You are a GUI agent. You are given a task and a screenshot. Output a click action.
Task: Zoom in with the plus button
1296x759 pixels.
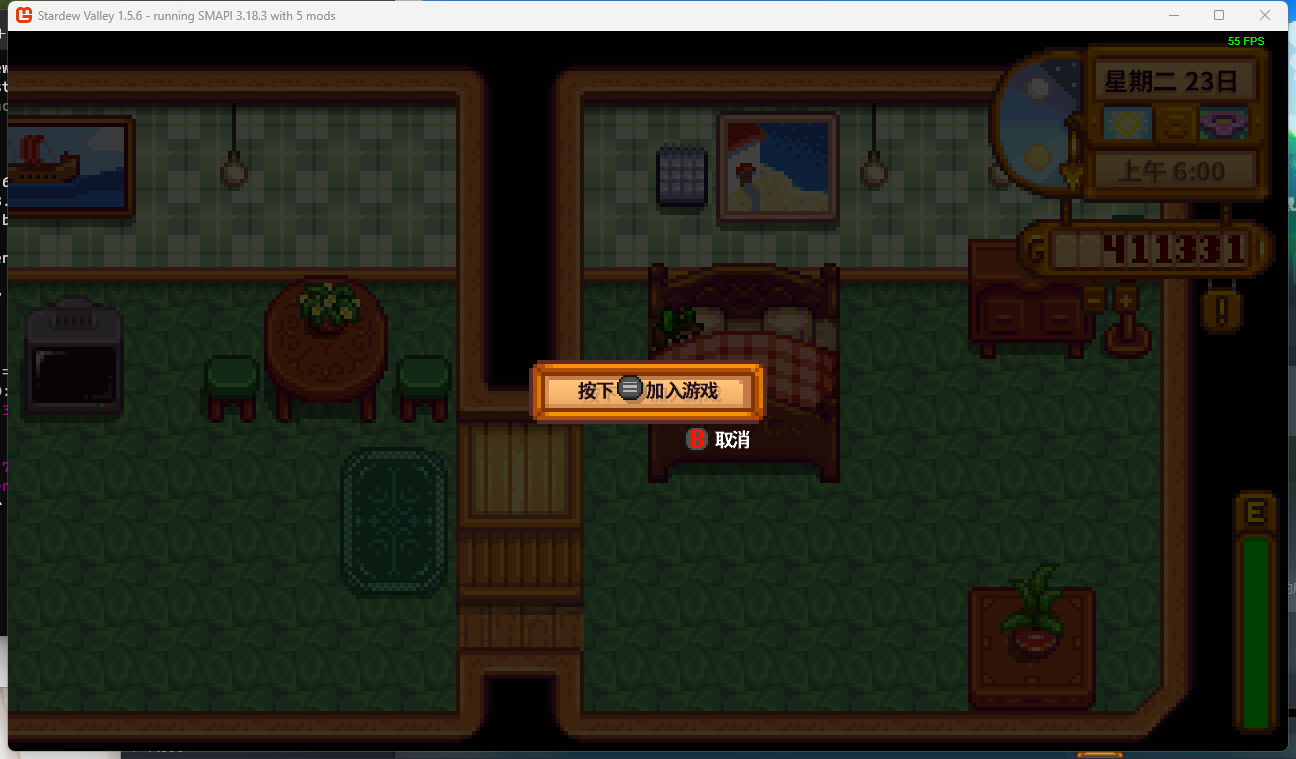tap(1126, 298)
